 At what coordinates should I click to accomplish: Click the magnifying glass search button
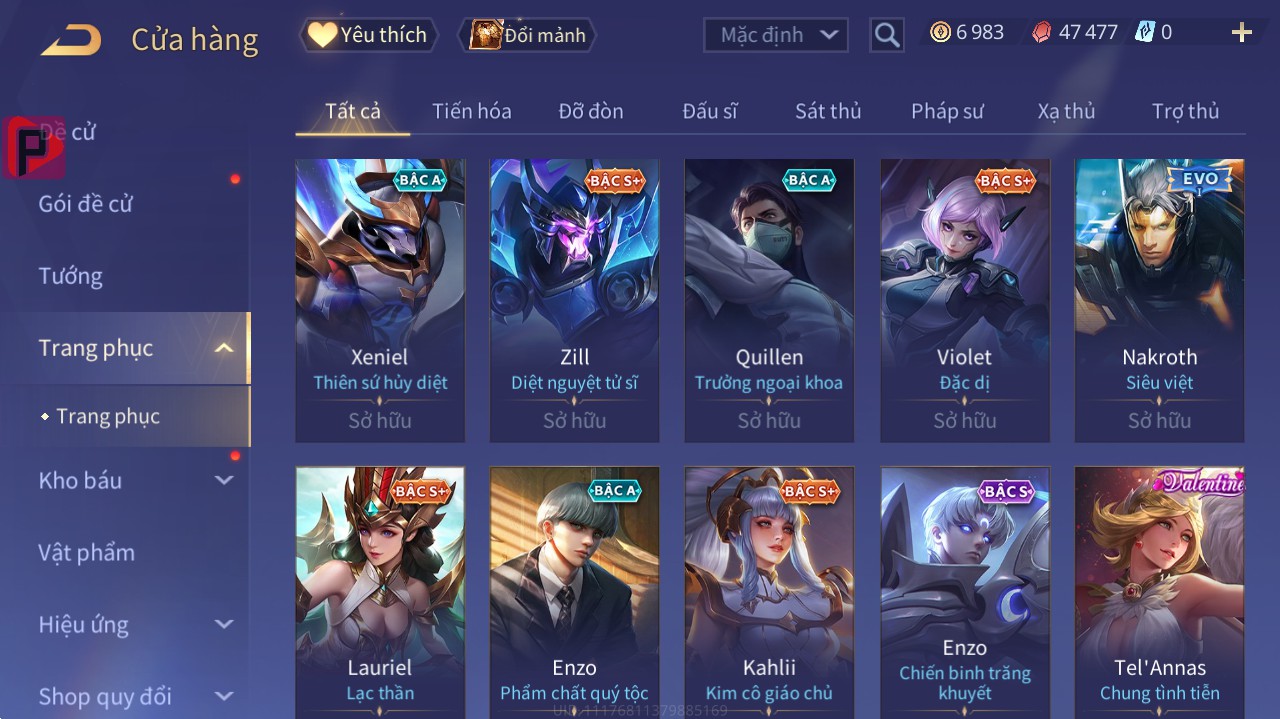point(887,36)
